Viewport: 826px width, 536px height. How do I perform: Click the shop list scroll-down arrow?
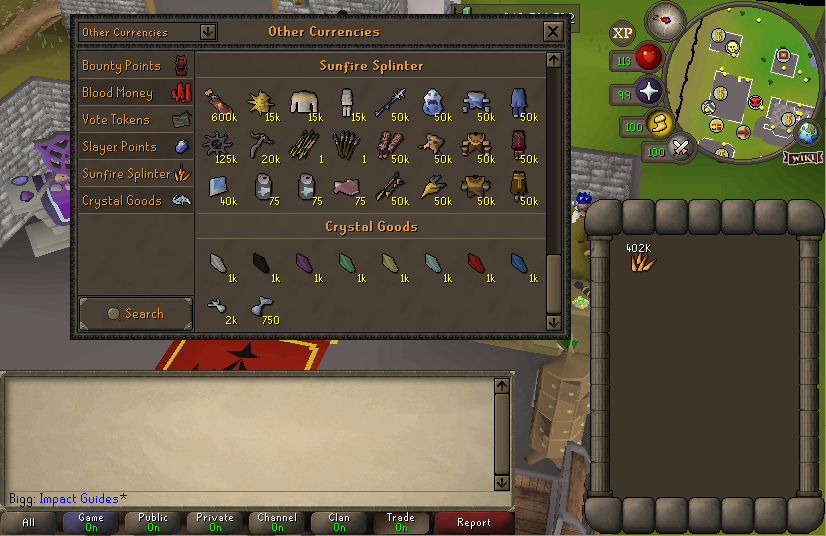click(x=554, y=322)
